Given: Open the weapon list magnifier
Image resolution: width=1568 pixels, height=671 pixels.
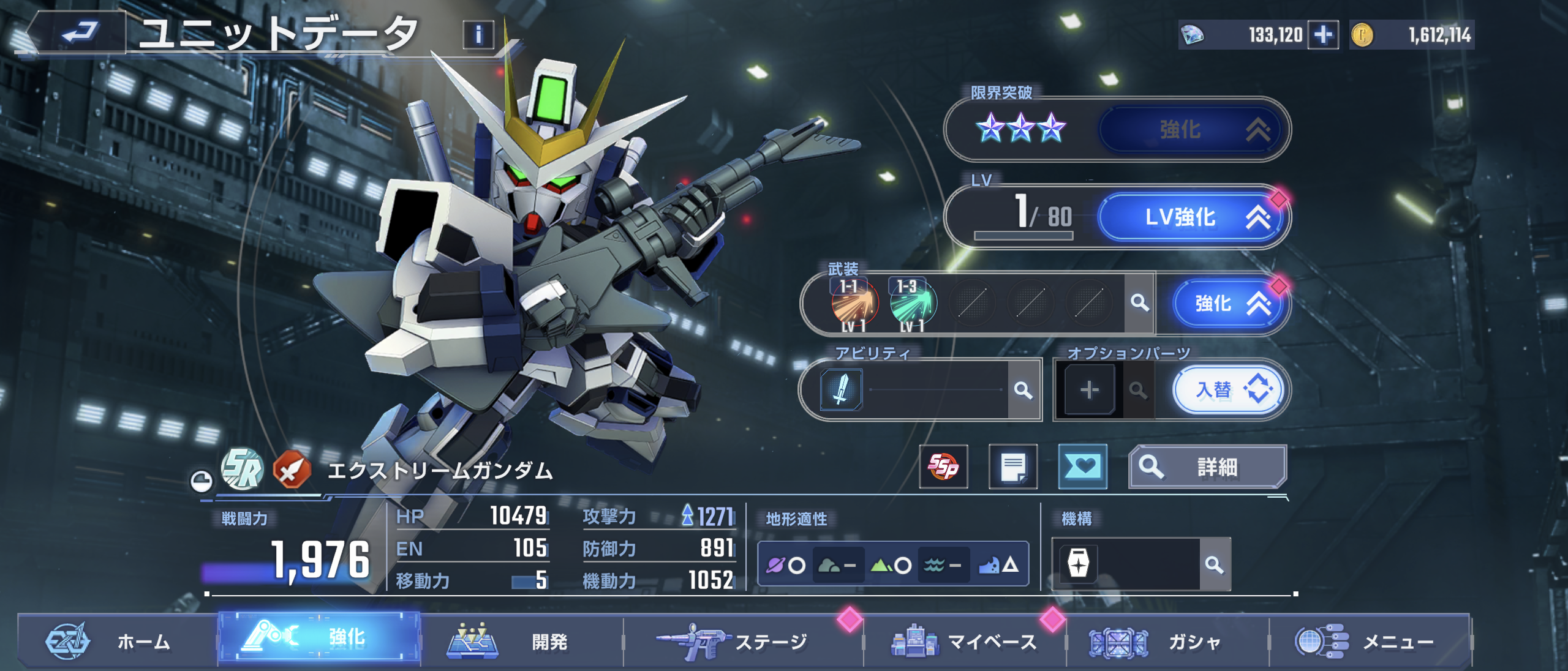Looking at the screenshot, I should (1139, 302).
